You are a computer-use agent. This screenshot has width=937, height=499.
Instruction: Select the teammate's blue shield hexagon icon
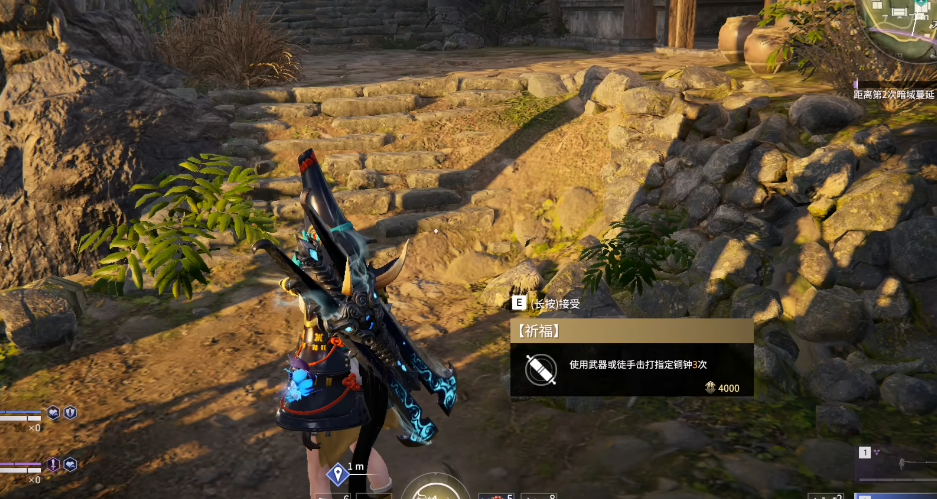pyautogui.click(x=70, y=411)
